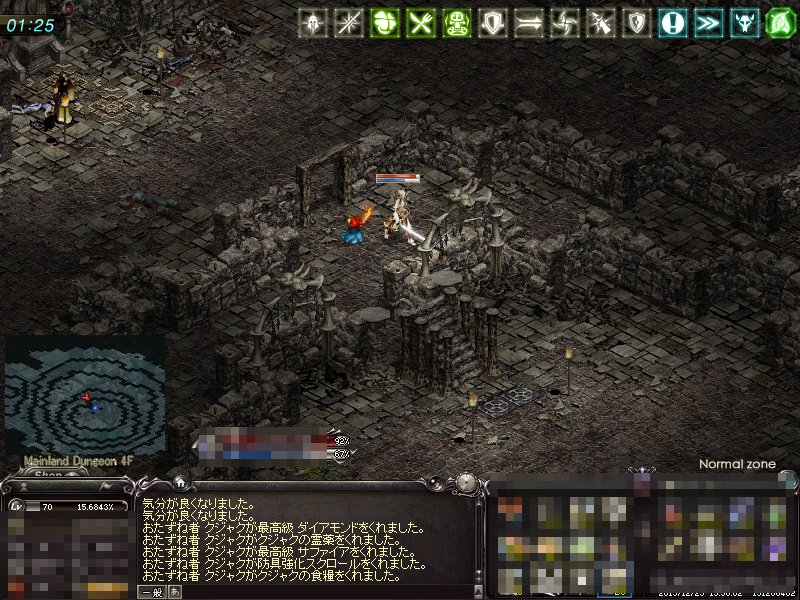Select the flag tab on status panel
This screenshot has width=800, height=600.
pos(103,487)
